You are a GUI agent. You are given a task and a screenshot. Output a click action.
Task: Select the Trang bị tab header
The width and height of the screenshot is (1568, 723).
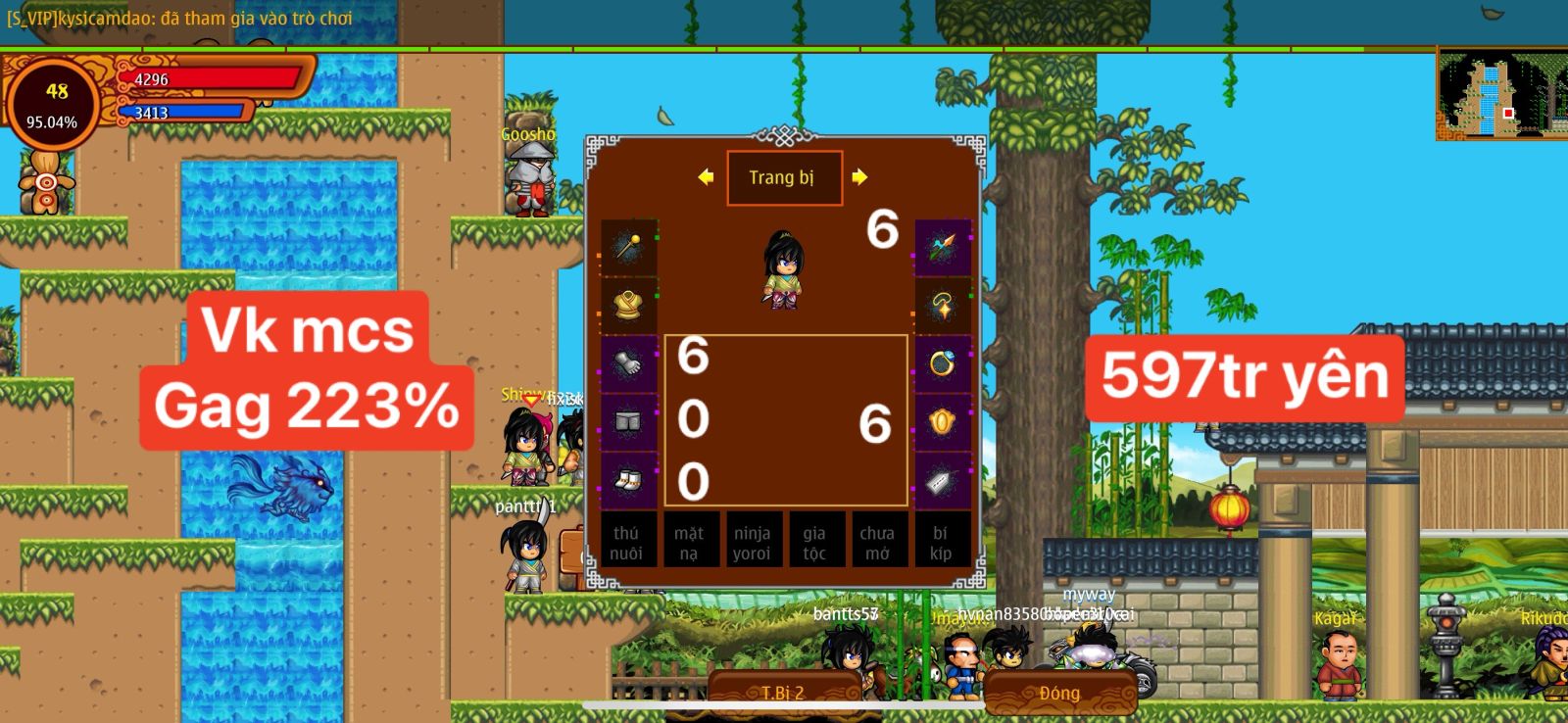(x=783, y=177)
